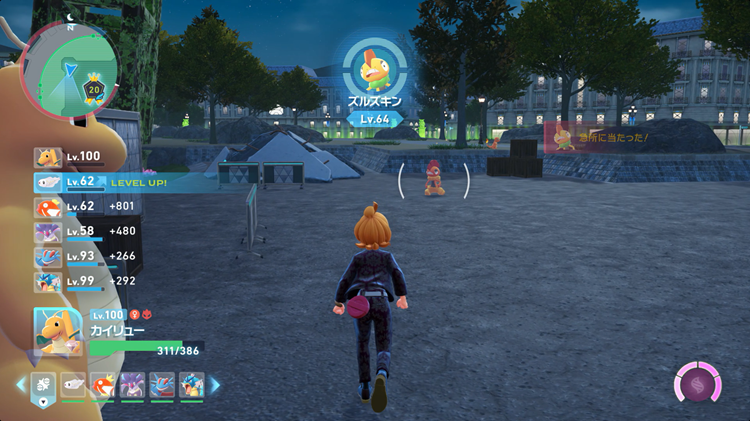Switch to Magikarp in the bottom party bar
This screenshot has height=421, width=750.
coord(102,384)
